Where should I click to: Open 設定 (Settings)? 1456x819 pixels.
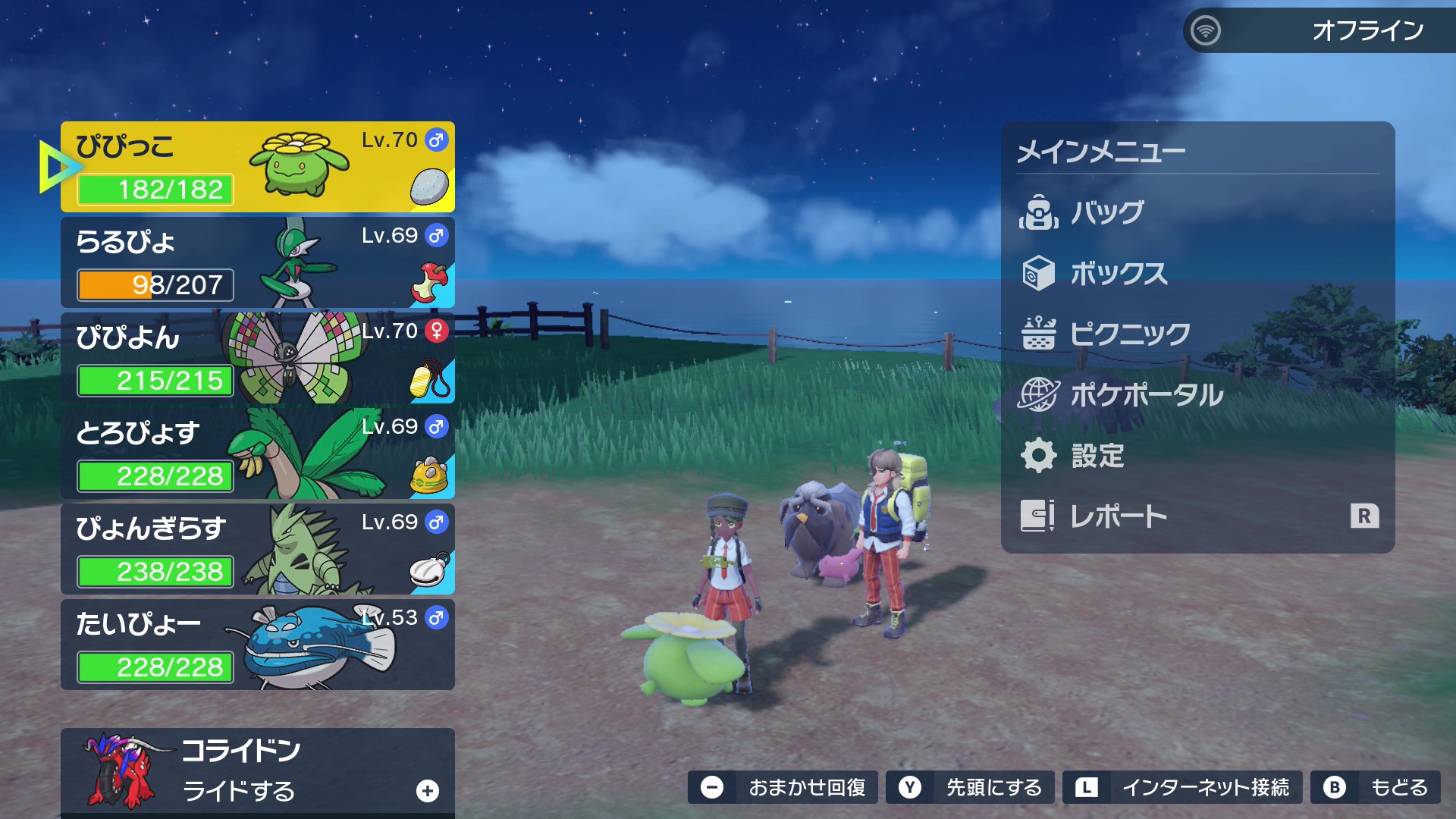[1097, 456]
